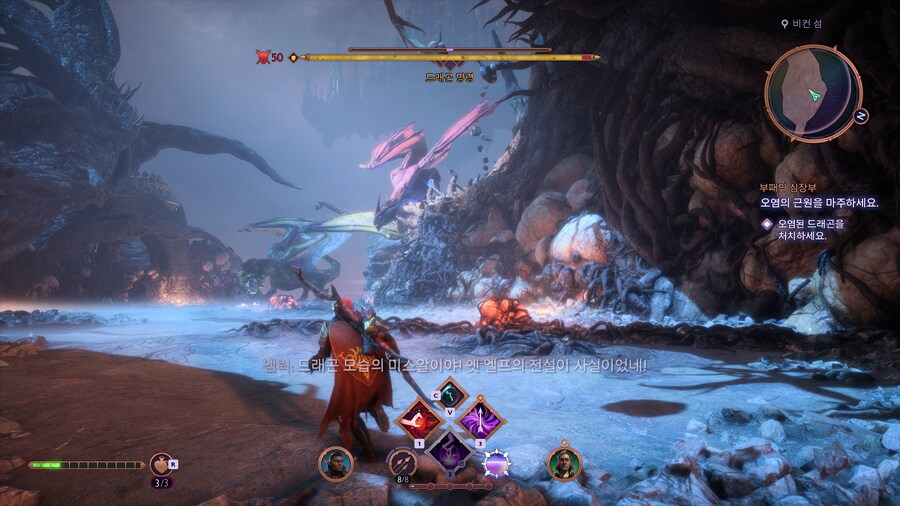Select the arrows ammo icon showing 8/8

click(x=402, y=462)
